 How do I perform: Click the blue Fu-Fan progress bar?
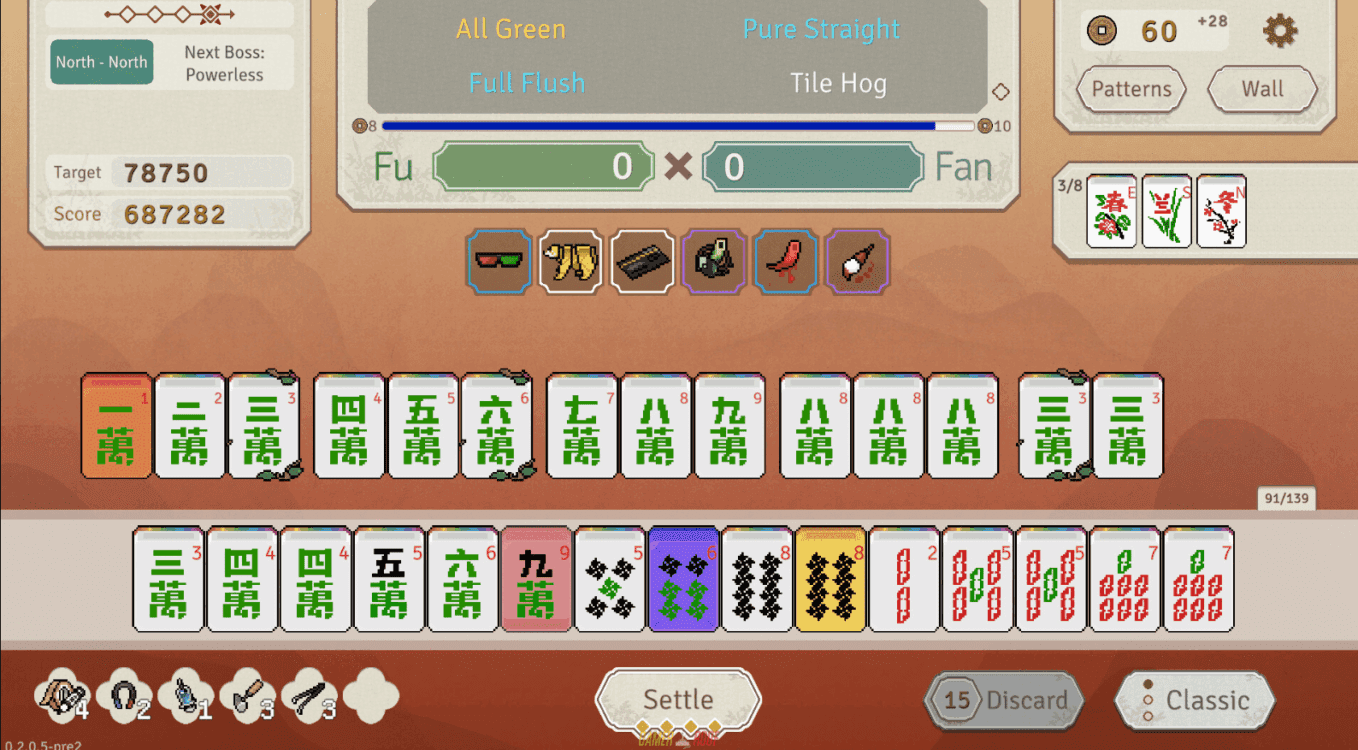pos(675,125)
